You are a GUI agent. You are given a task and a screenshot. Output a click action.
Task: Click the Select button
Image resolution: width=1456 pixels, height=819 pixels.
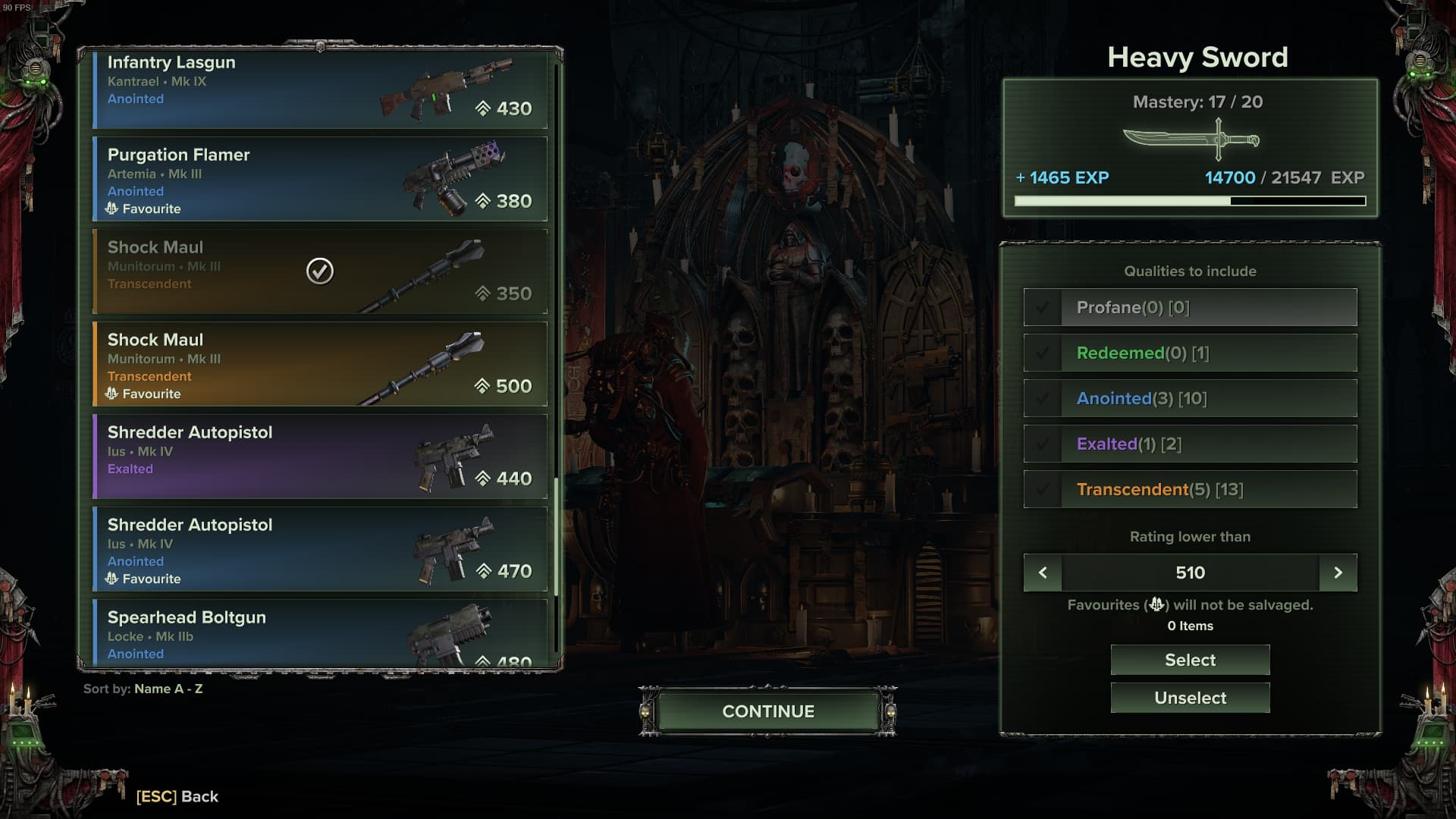coord(1190,660)
